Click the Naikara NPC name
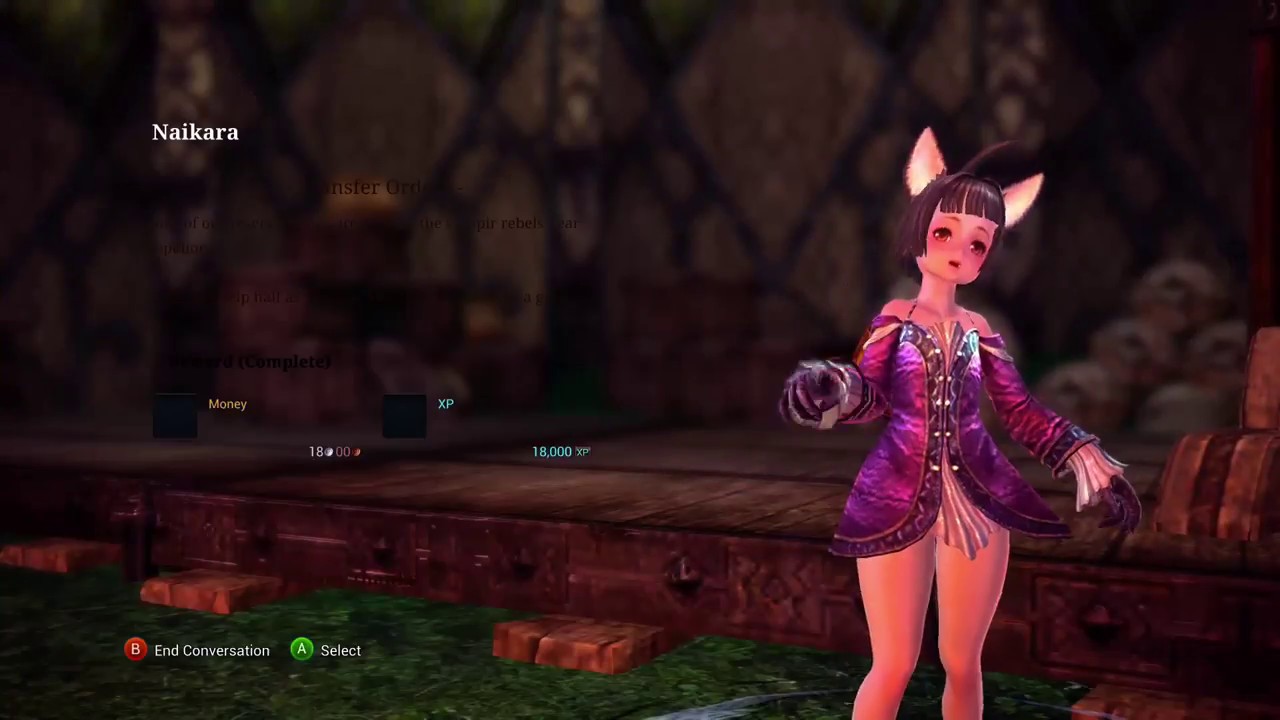 pyautogui.click(x=195, y=131)
